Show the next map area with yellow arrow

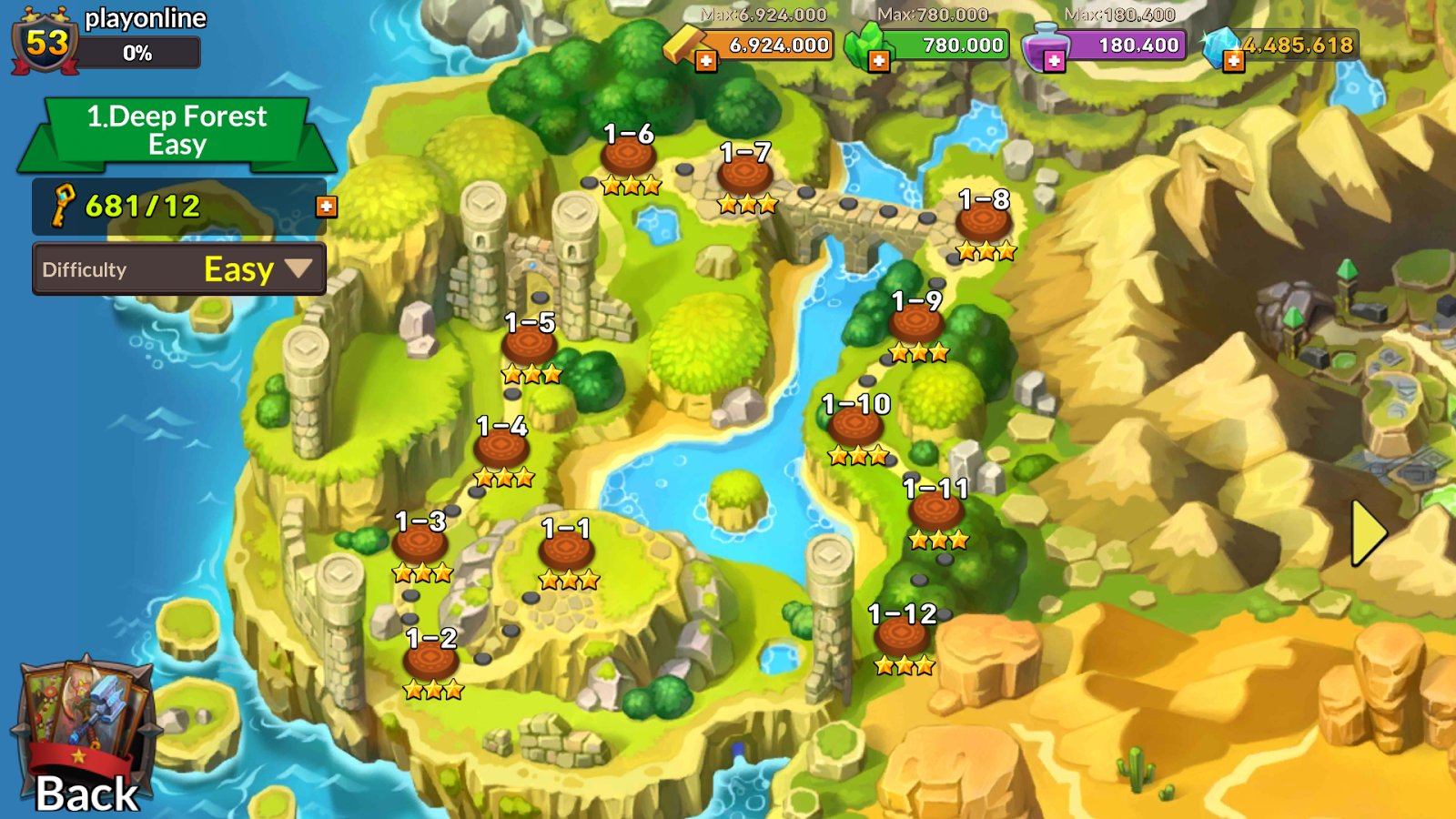[1368, 533]
